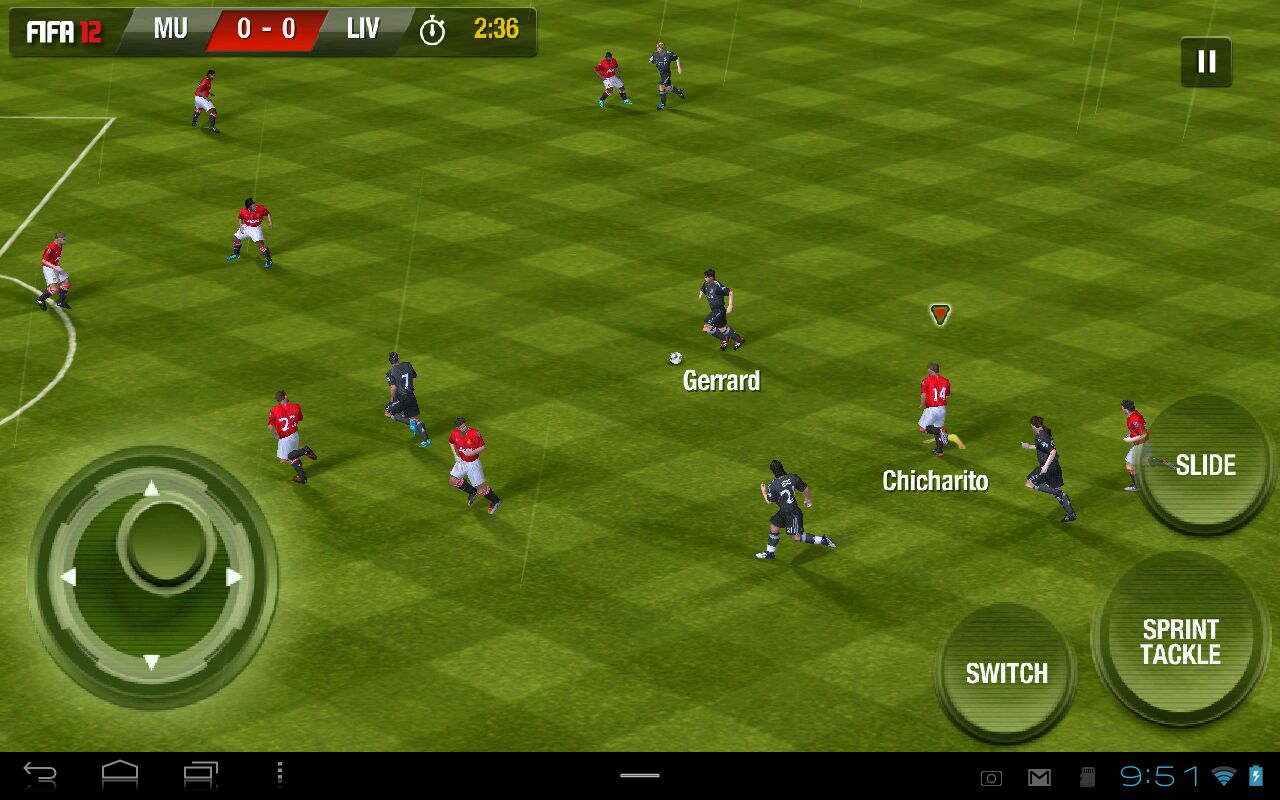Tap the SD card status icon
This screenshot has height=800, width=1280.
coord(1087,777)
